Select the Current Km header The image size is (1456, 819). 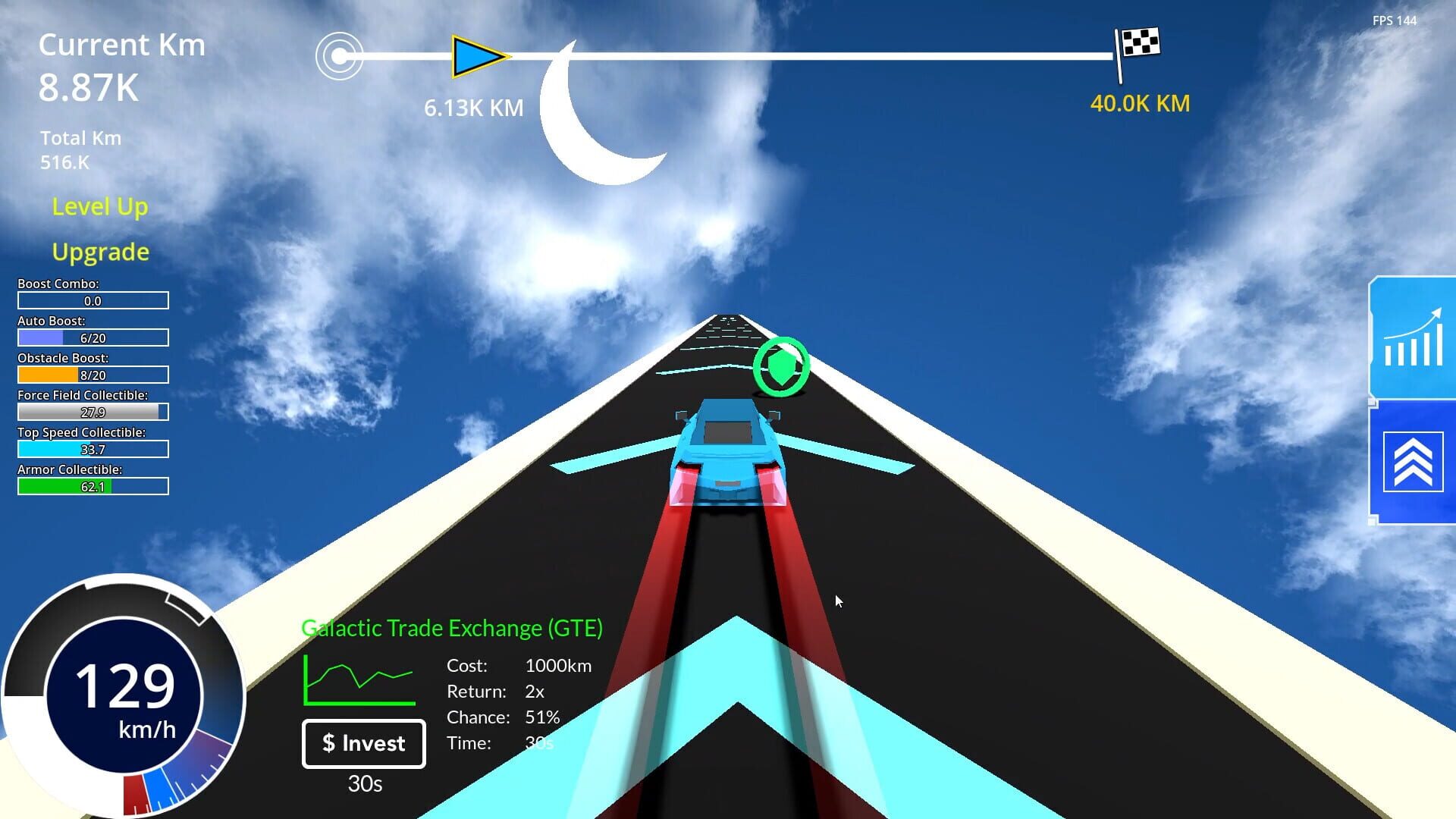coord(122,44)
